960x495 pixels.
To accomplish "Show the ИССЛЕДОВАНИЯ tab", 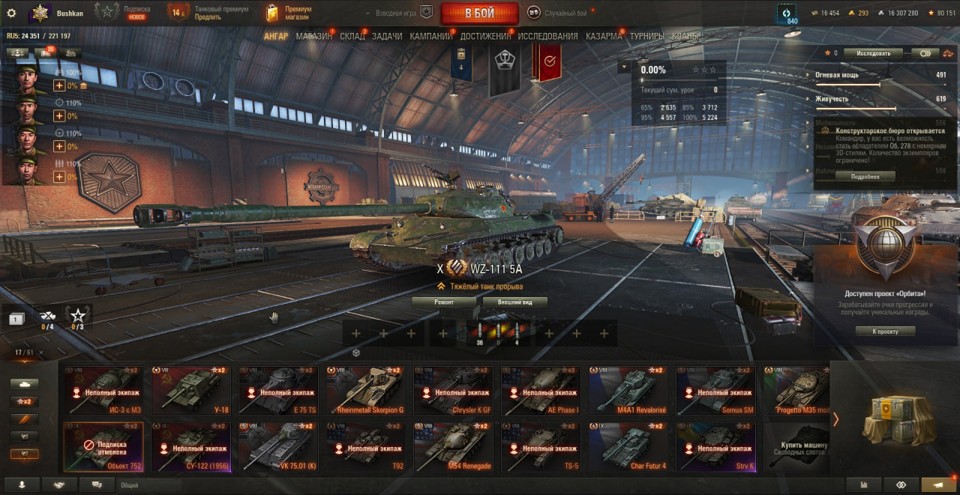I will coord(547,36).
